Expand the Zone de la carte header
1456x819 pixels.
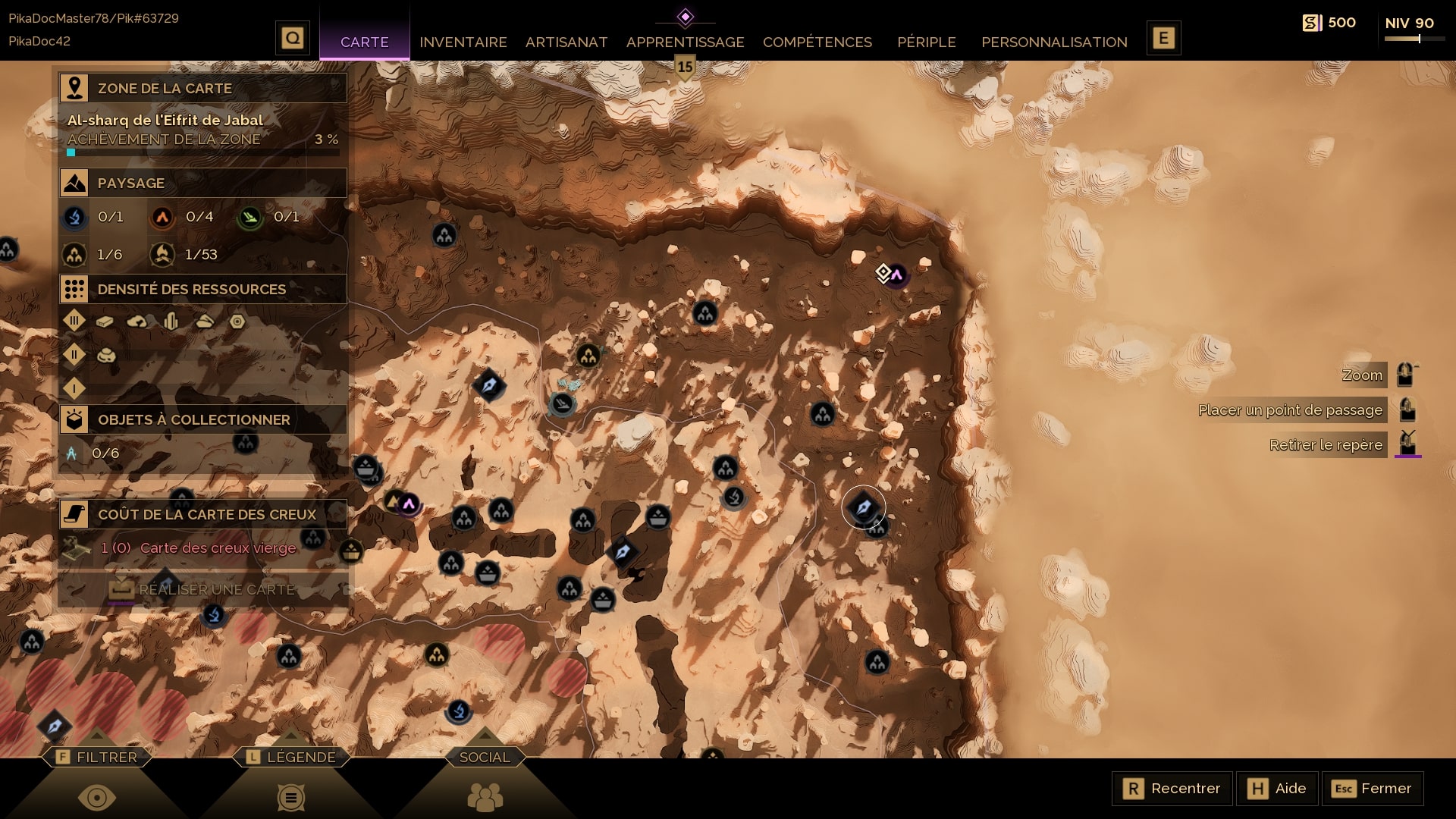point(202,88)
